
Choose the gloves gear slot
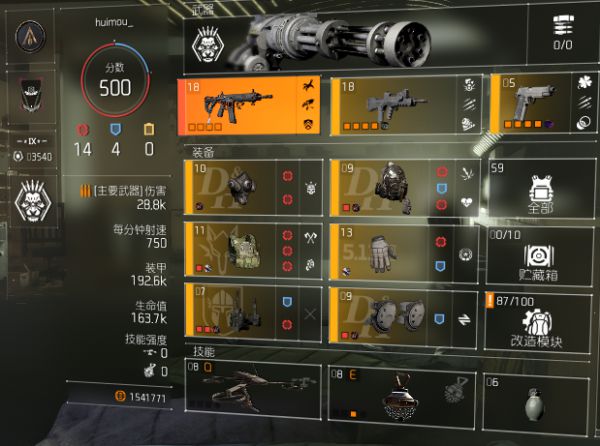coord(401,249)
